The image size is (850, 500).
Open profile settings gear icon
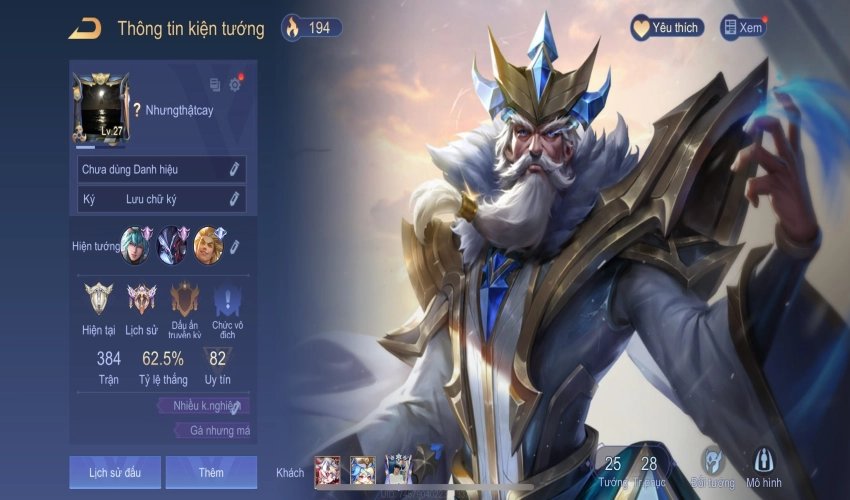point(235,85)
